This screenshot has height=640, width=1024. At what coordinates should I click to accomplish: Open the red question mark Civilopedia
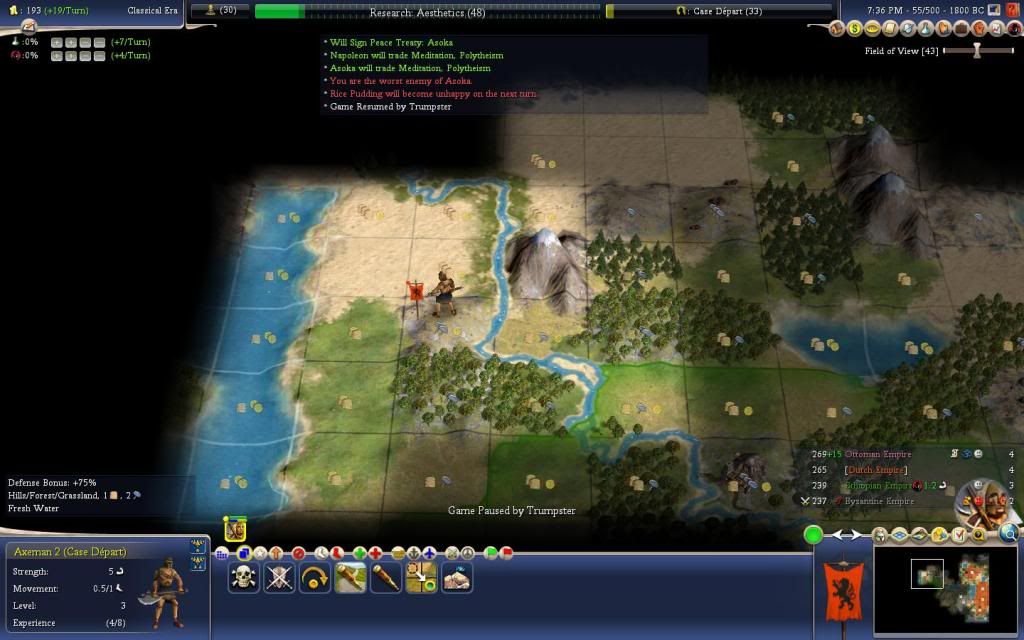tap(1012, 10)
